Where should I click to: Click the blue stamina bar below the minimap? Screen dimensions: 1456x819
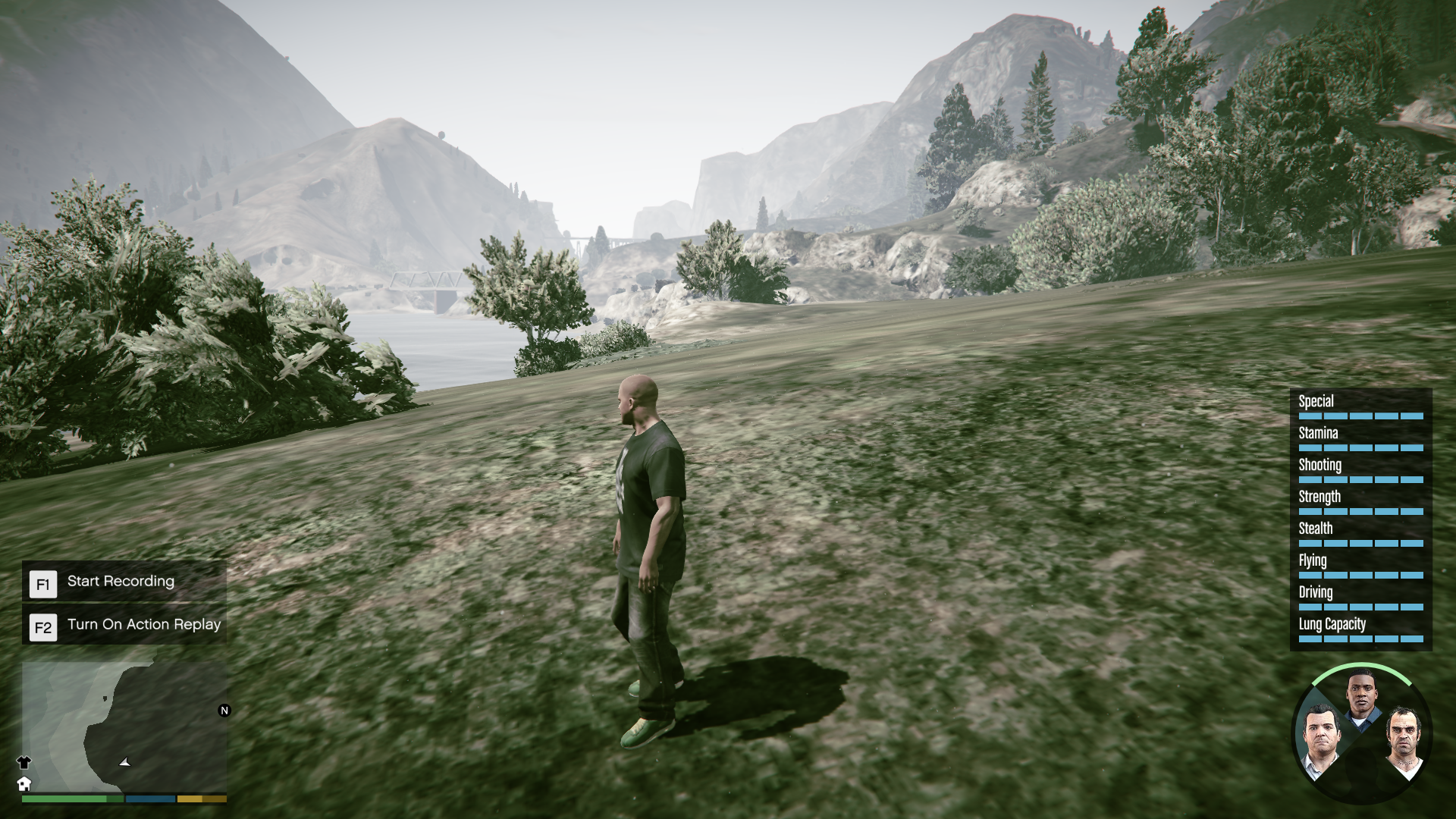(150, 799)
